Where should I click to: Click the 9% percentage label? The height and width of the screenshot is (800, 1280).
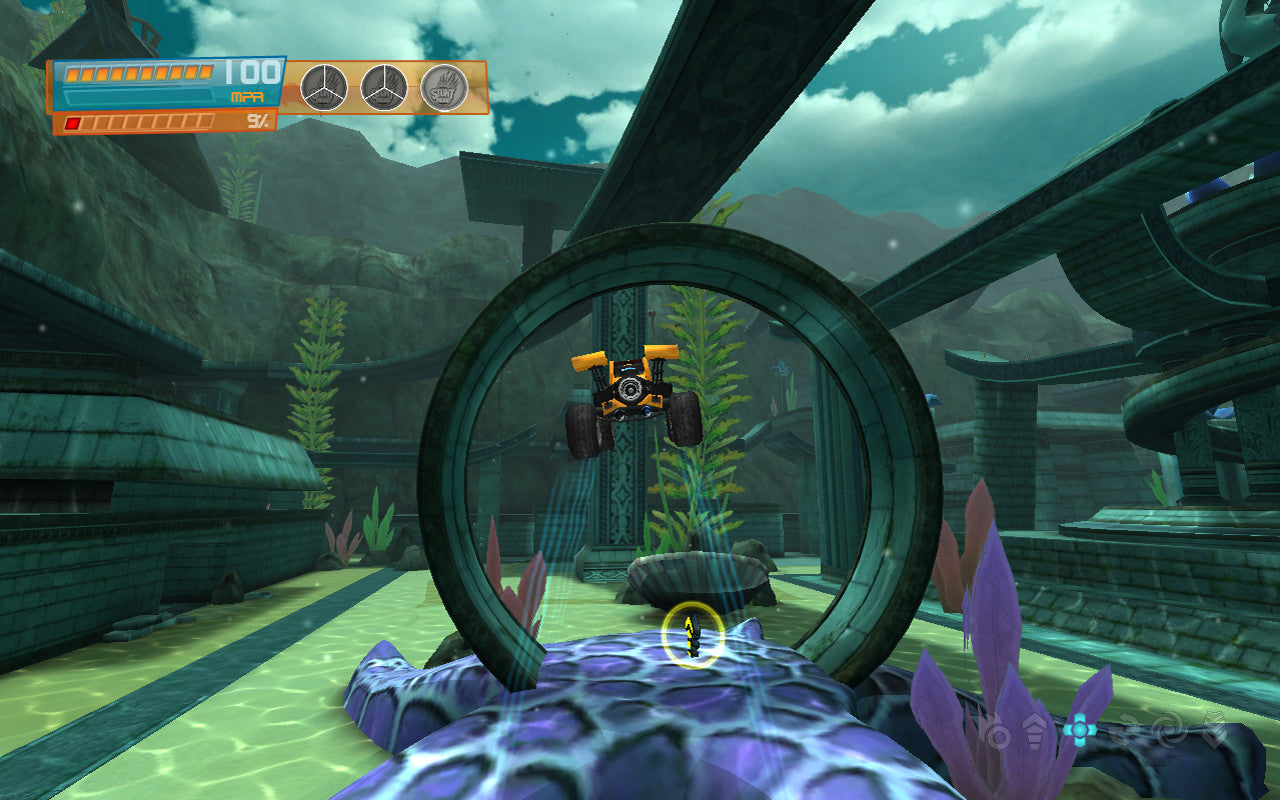pos(255,122)
